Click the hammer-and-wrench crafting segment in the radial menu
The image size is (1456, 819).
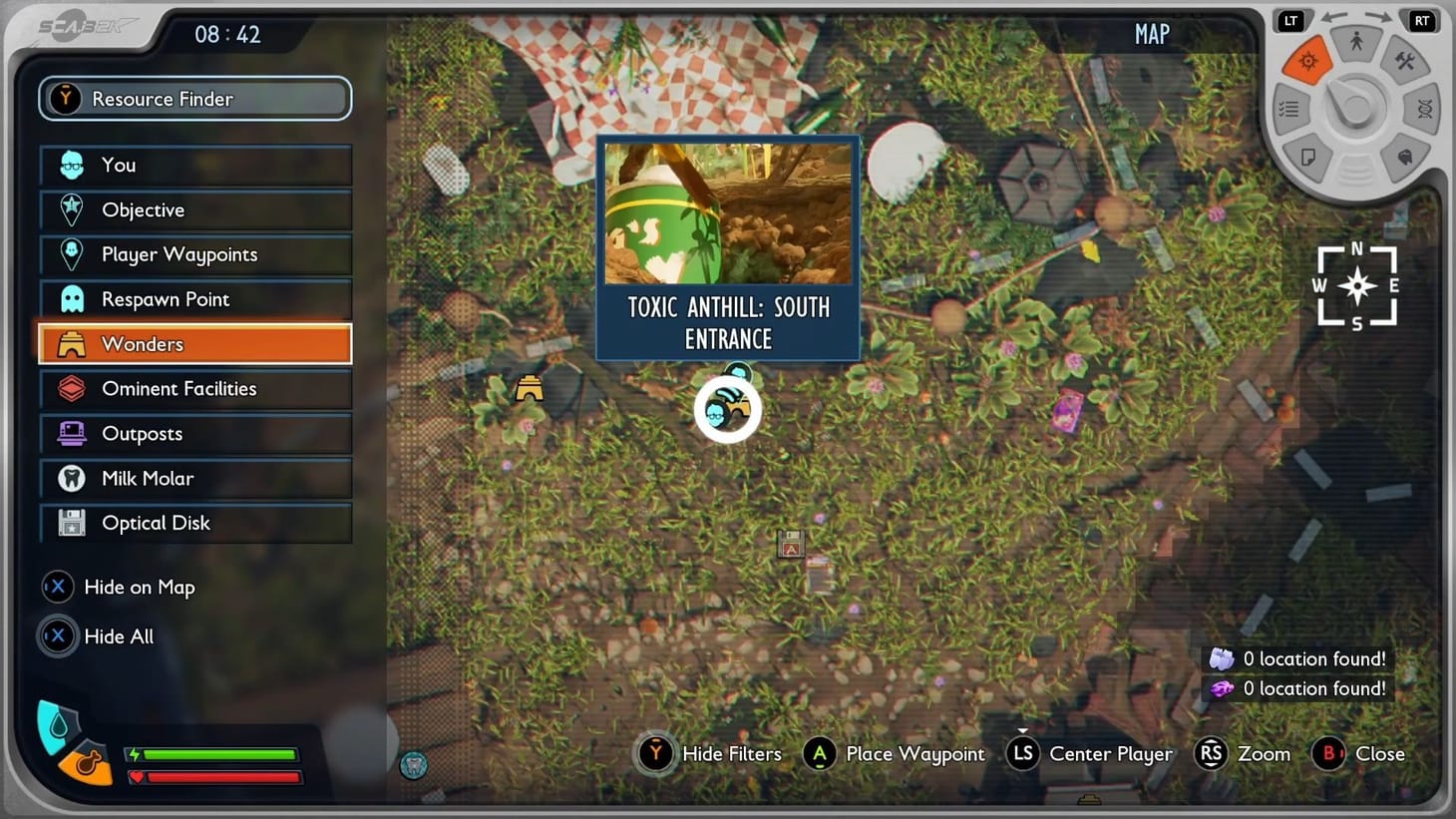(x=1404, y=60)
